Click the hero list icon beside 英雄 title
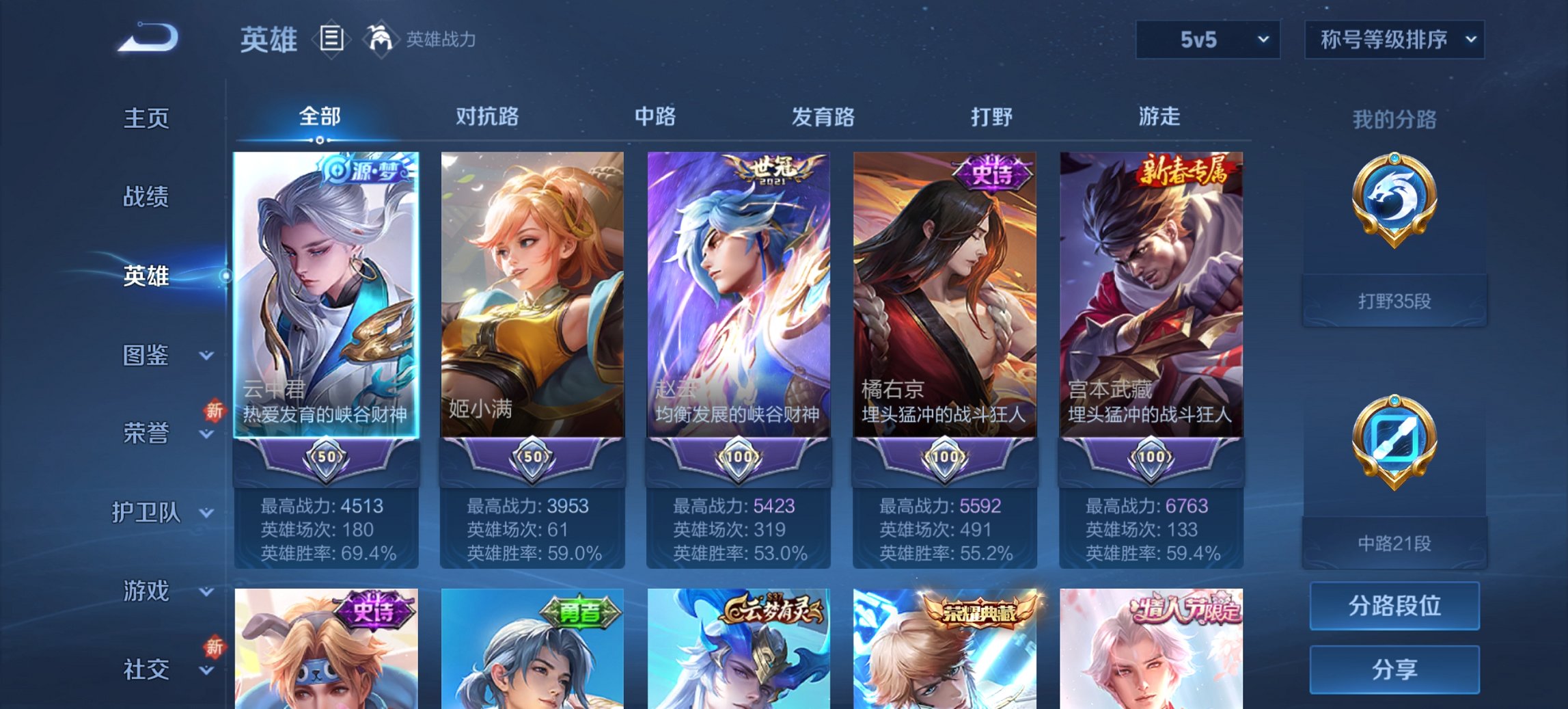Screen dimensions: 1568x709 click(331, 40)
